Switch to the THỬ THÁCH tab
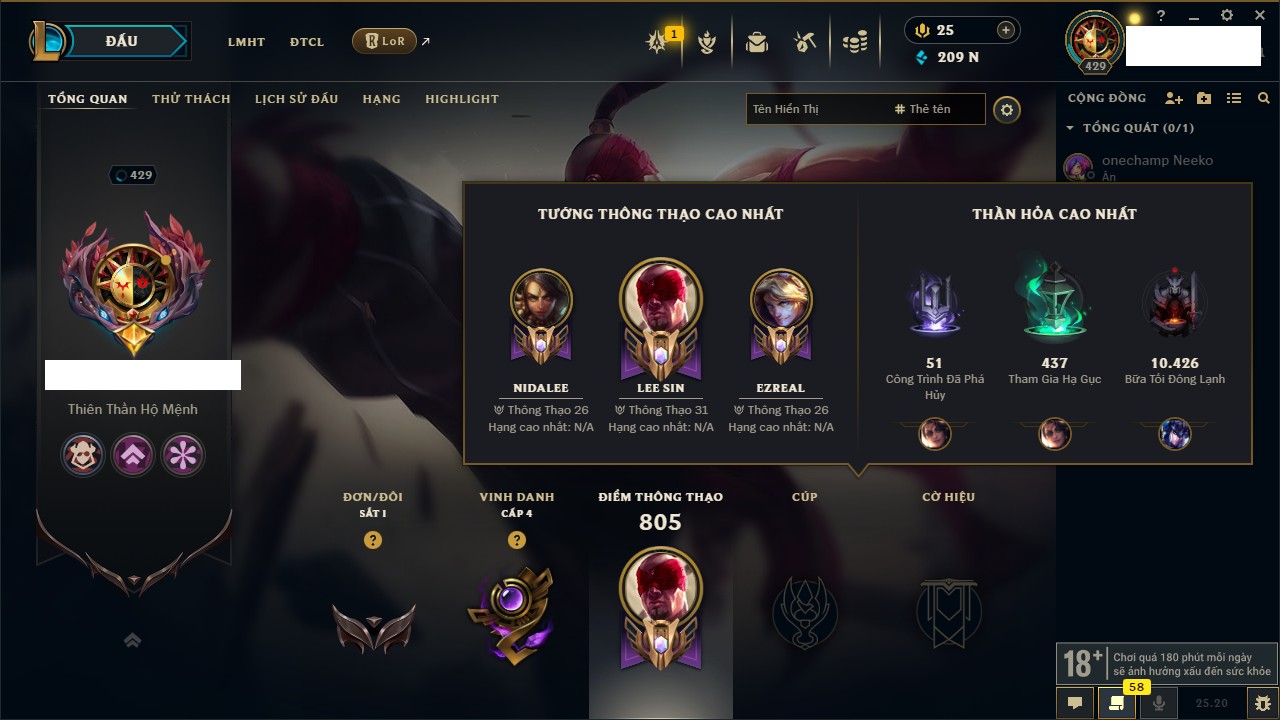The image size is (1280, 720). [x=191, y=99]
